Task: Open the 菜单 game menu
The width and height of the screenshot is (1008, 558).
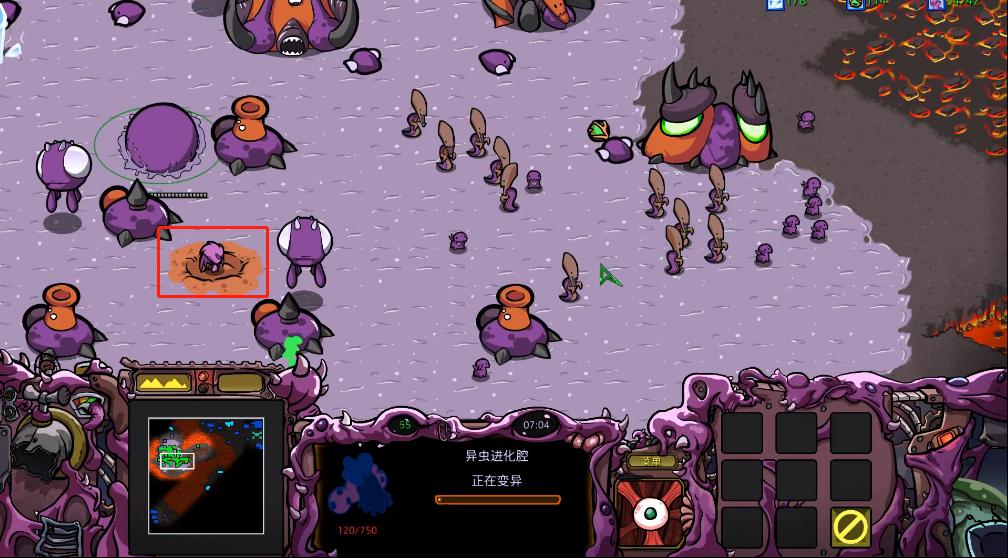Action: (651, 462)
